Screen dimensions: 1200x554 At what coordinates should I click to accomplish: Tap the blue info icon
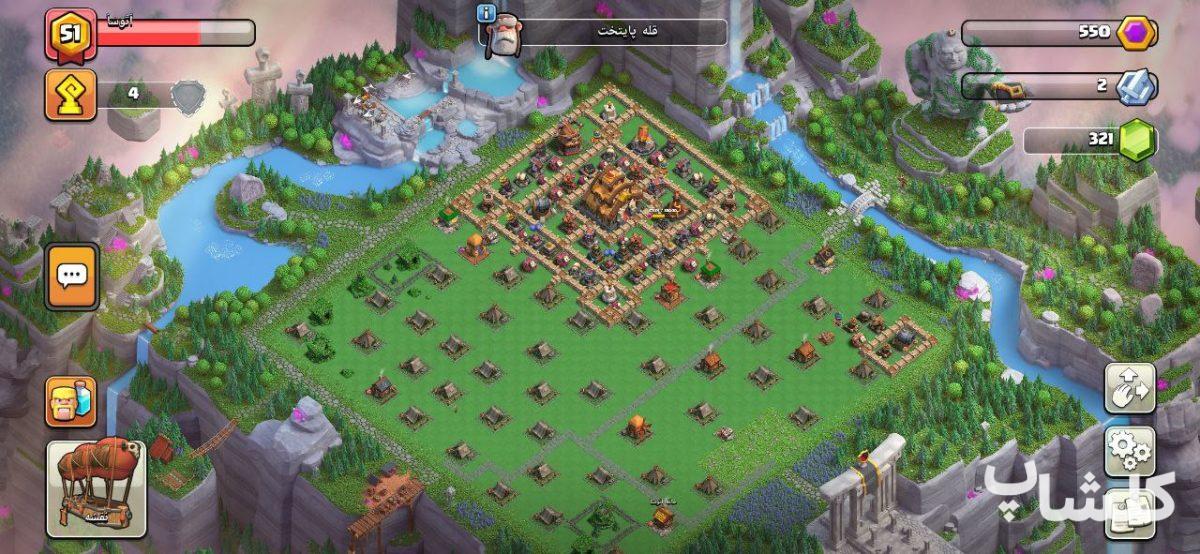pos(487,13)
